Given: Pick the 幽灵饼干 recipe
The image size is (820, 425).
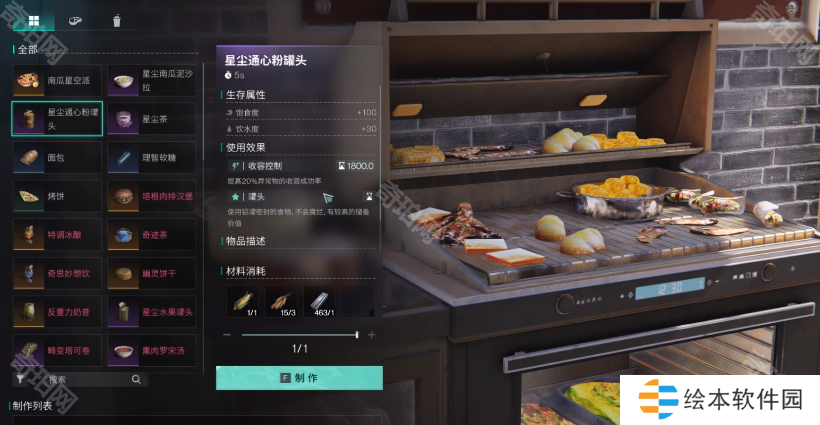Looking at the screenshot, I should coord(150,273).
